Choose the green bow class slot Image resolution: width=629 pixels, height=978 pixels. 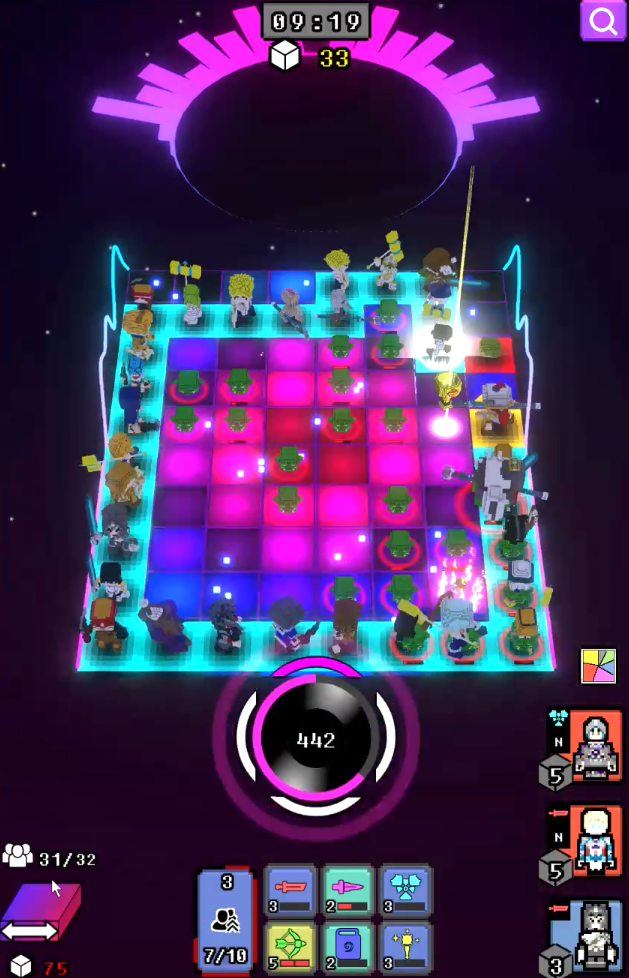coord(290,947)
